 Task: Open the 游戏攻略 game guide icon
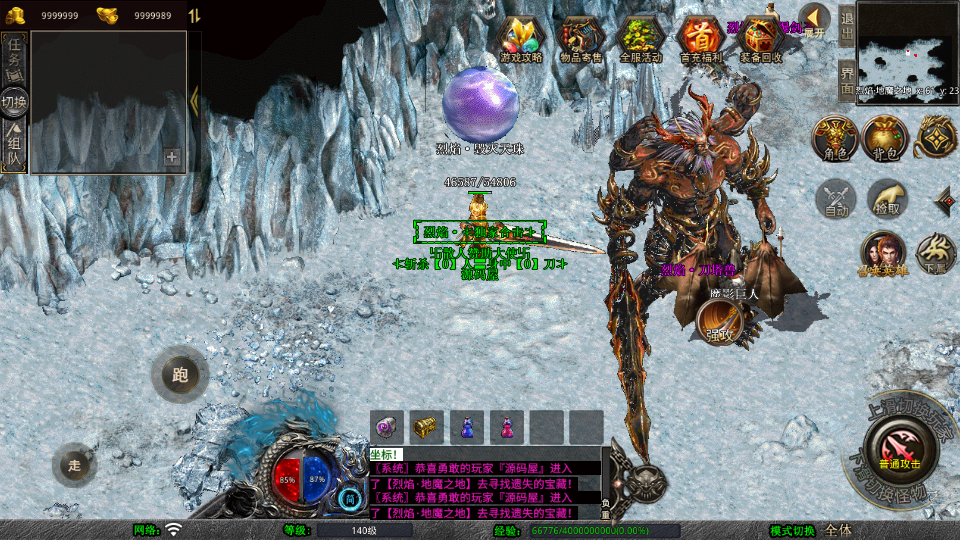(x=521, y=40)
